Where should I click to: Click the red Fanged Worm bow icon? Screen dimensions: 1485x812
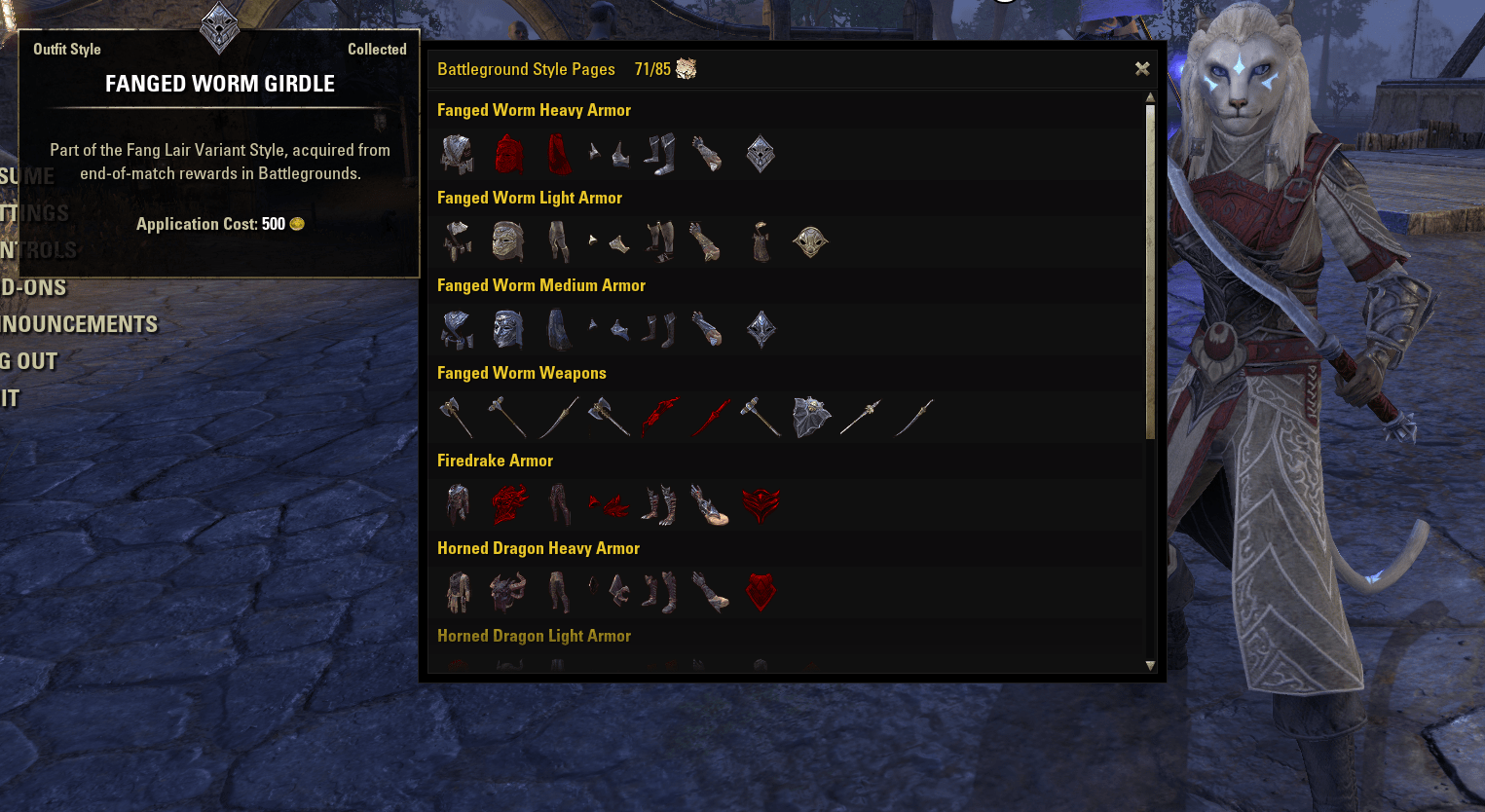click(660, 416)
